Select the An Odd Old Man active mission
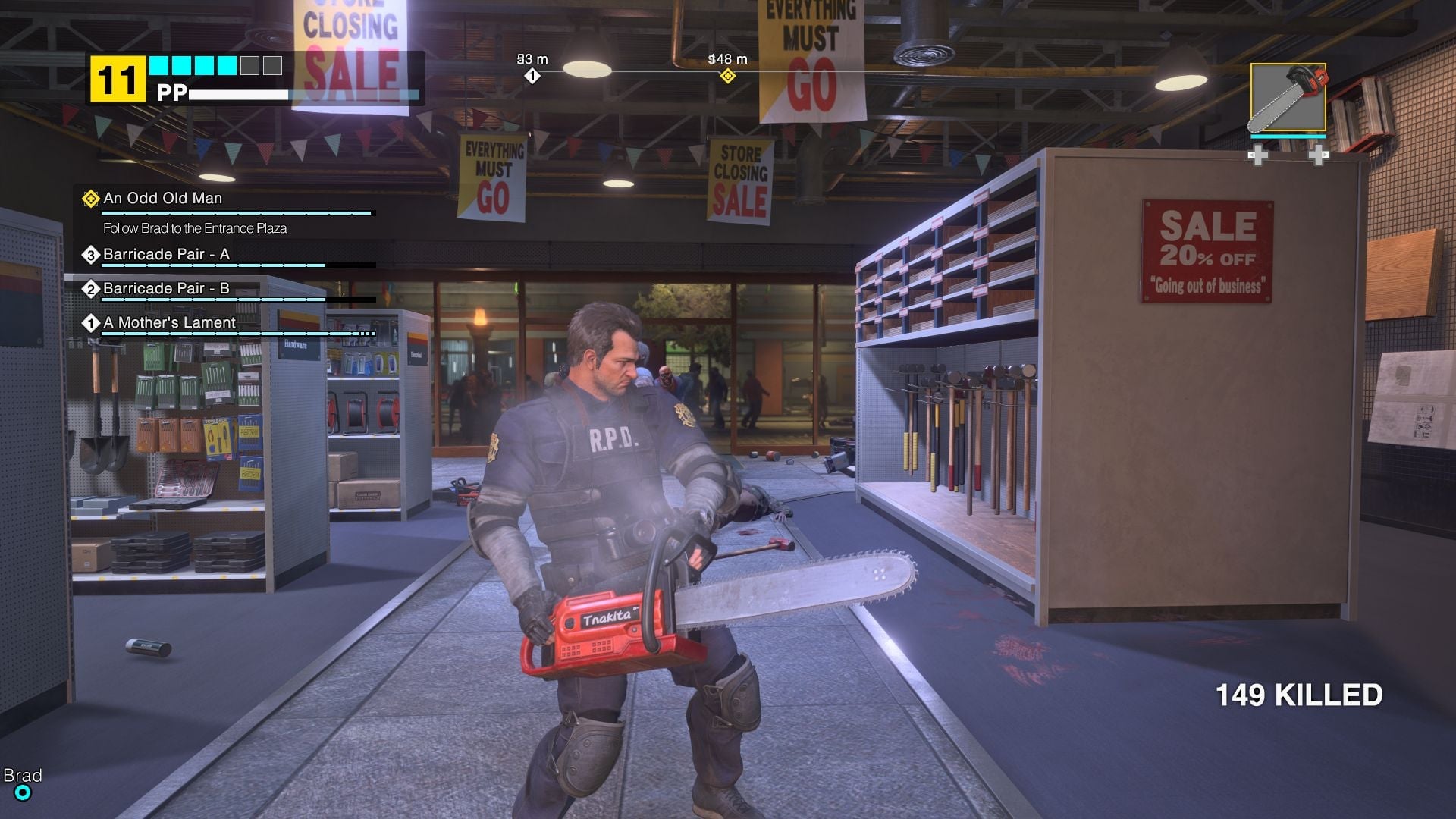 pos(164,198)
